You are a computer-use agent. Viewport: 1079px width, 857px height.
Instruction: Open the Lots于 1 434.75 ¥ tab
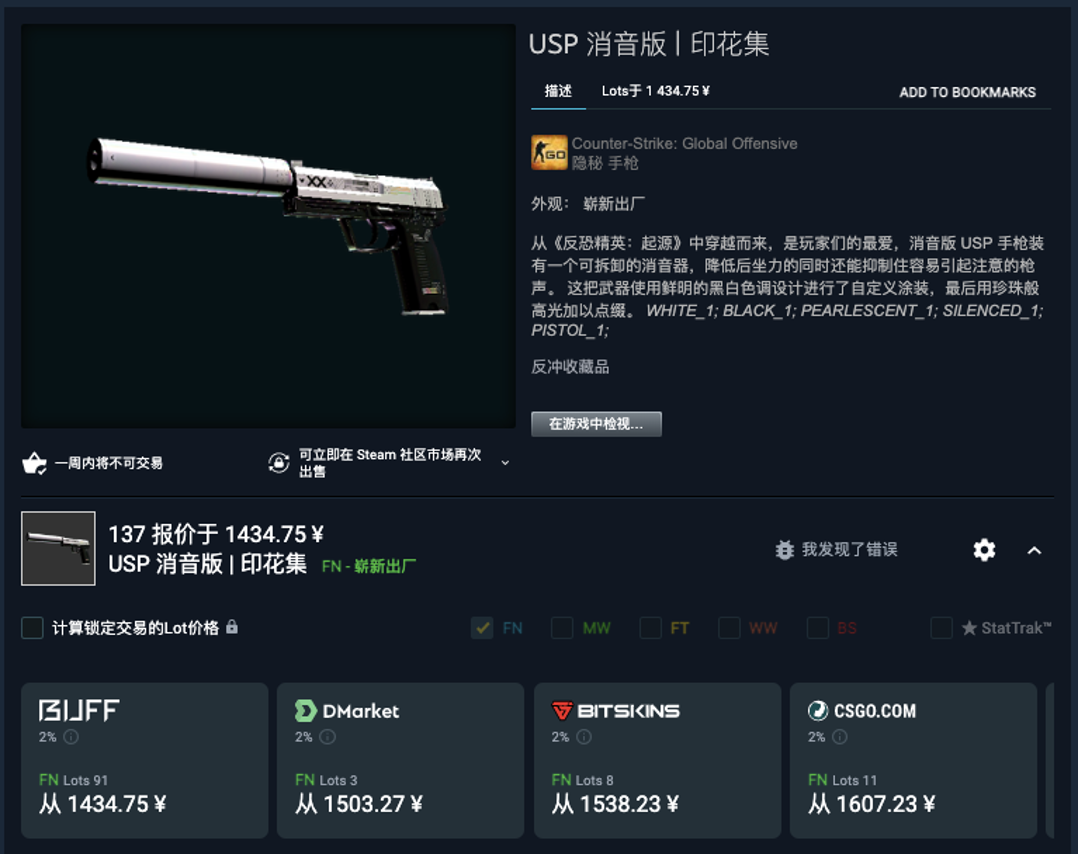655,91
